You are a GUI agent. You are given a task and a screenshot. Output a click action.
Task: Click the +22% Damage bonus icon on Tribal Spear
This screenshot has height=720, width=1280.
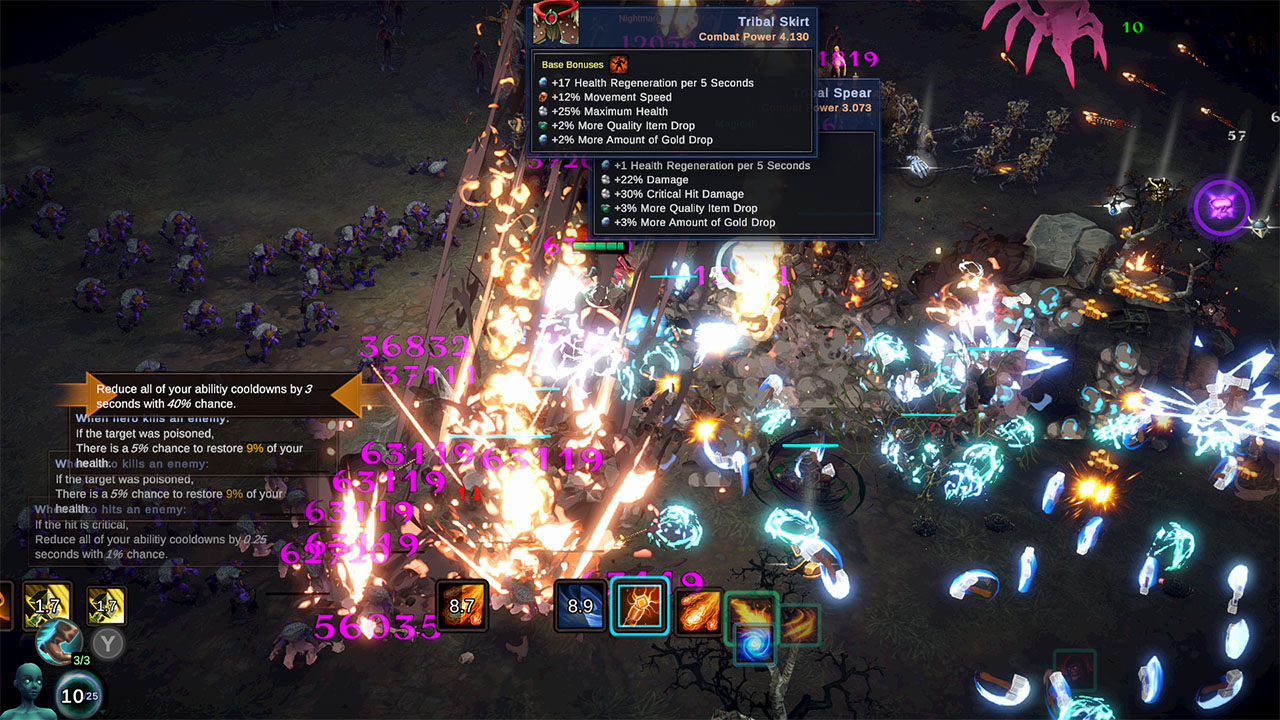604,180
